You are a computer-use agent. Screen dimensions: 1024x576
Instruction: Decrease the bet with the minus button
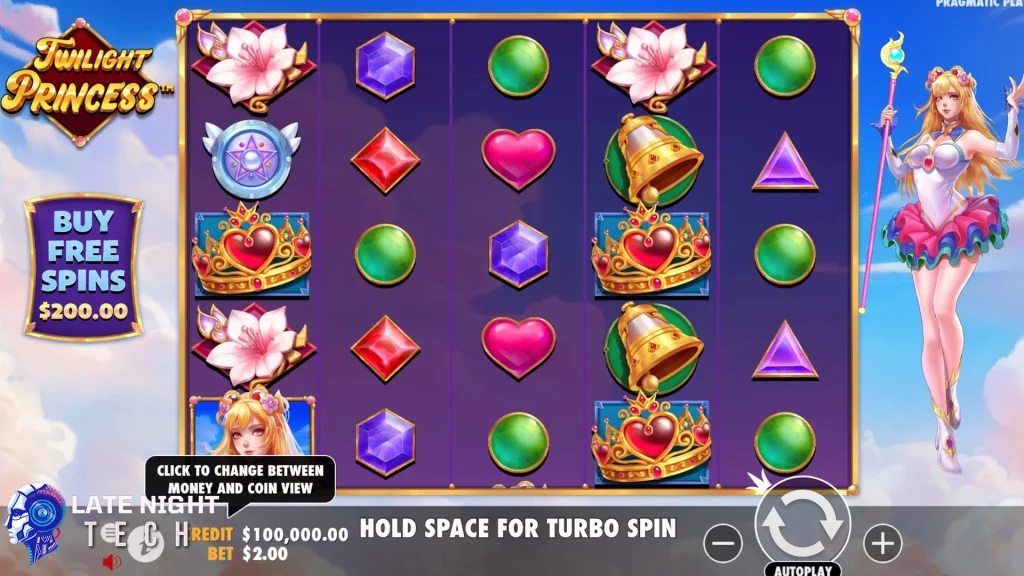[x=723, y=543]
